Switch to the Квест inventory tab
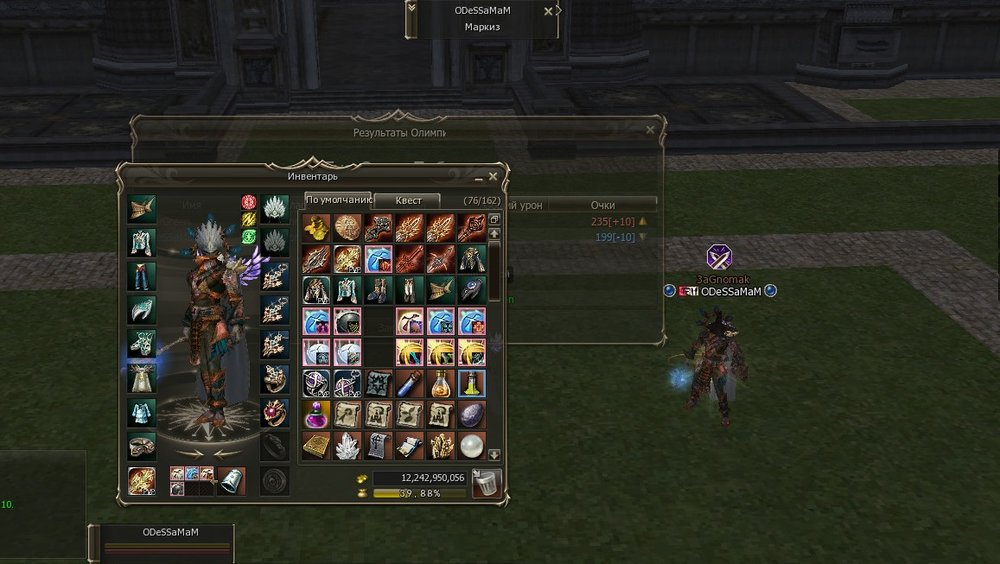The image size is (1000, 564). 409,201
